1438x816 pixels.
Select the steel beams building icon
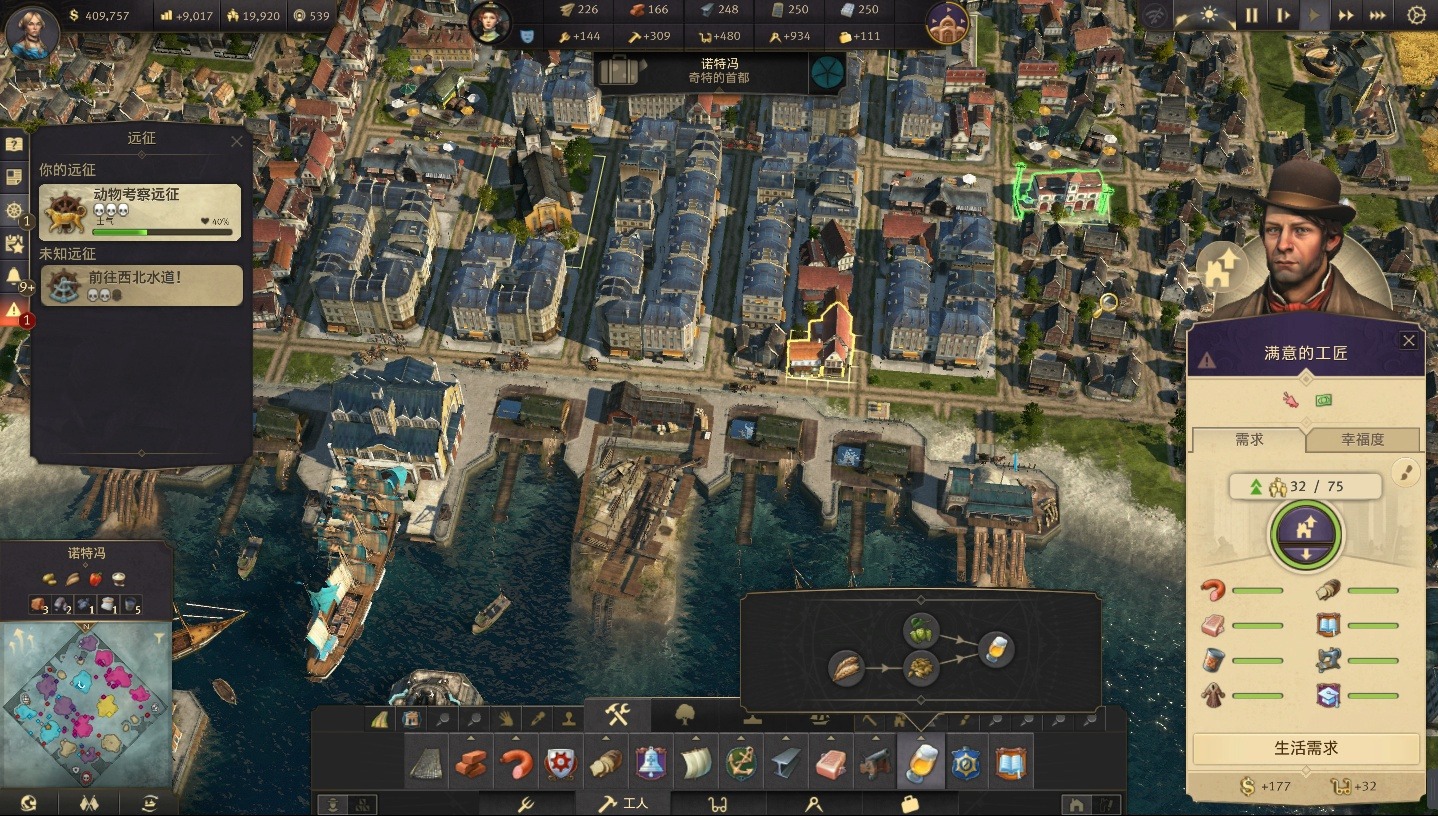[786, 764]
